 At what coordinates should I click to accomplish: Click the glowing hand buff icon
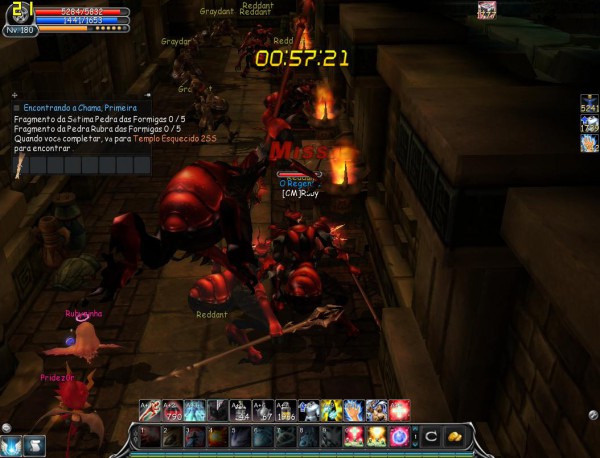(589, 143)
